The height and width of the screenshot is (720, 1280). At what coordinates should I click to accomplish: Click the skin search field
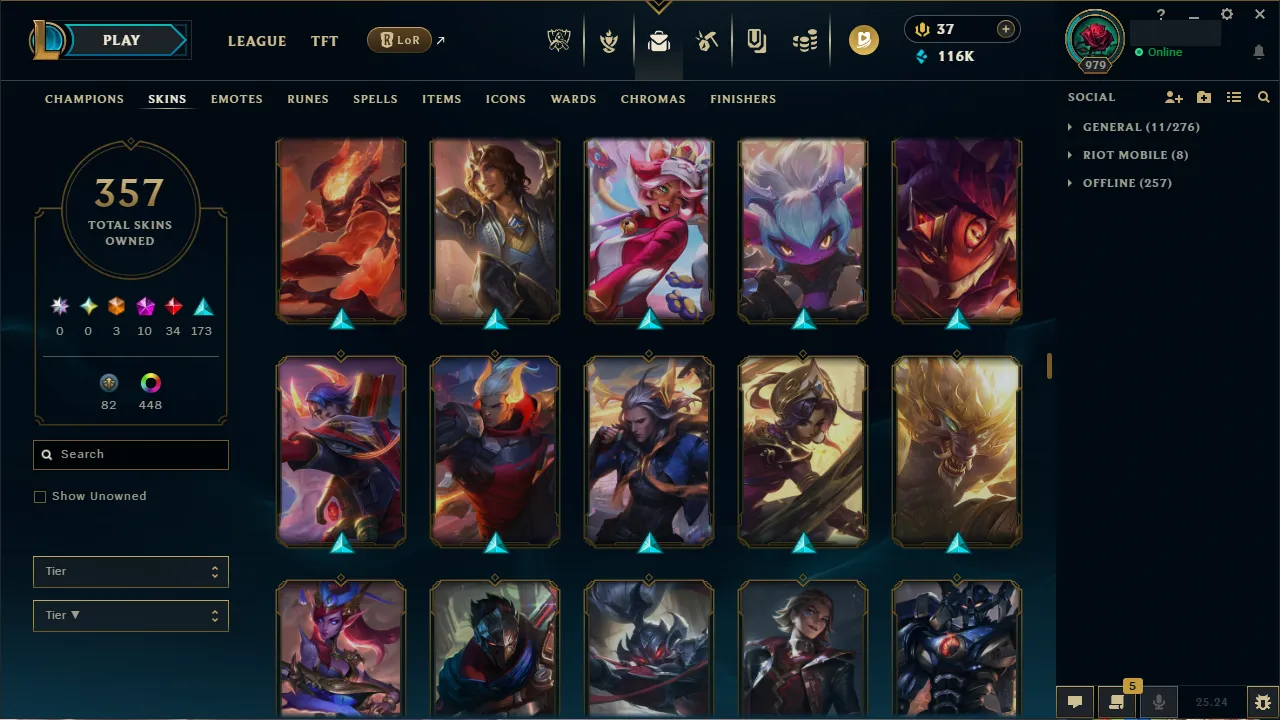tap(130, 454)
